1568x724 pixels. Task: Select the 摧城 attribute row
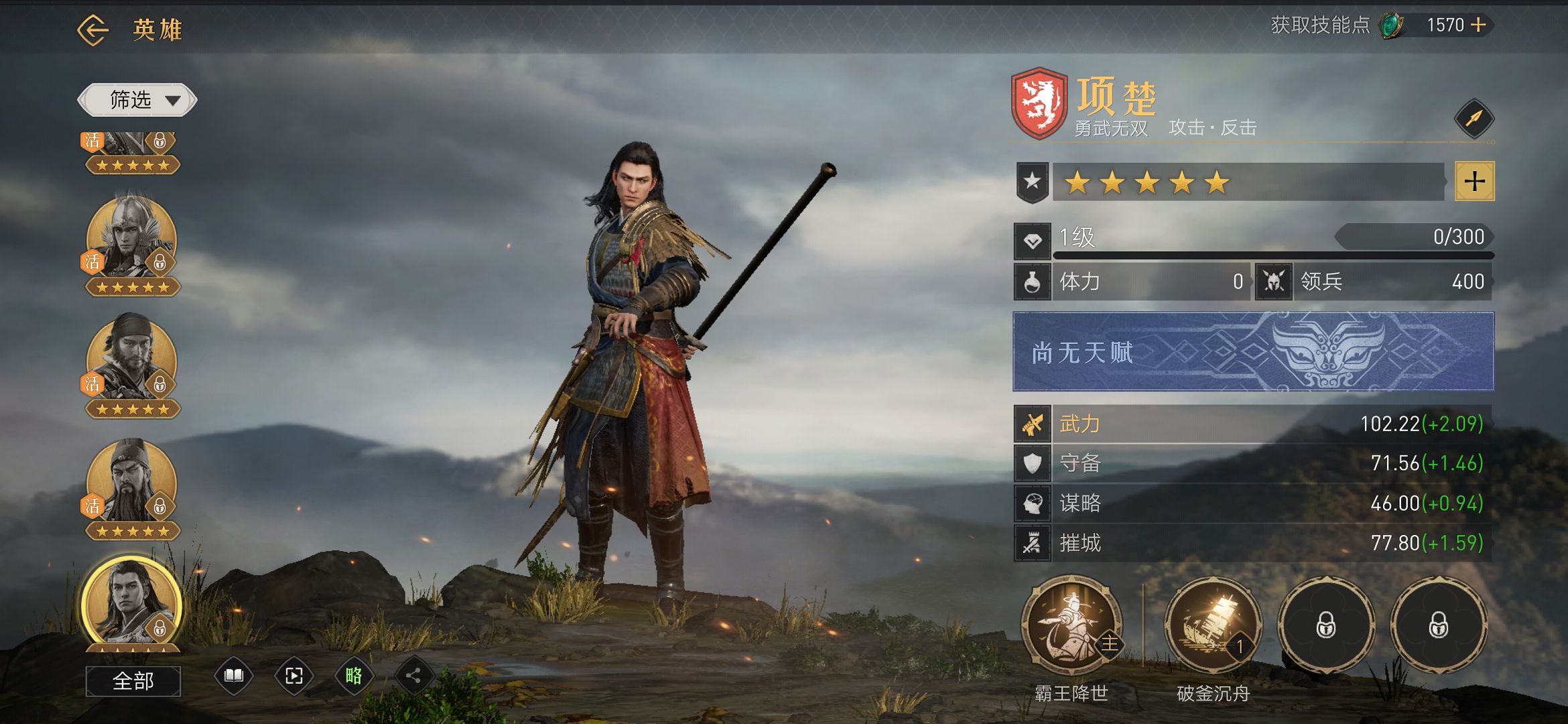(x=1253, y=543)
